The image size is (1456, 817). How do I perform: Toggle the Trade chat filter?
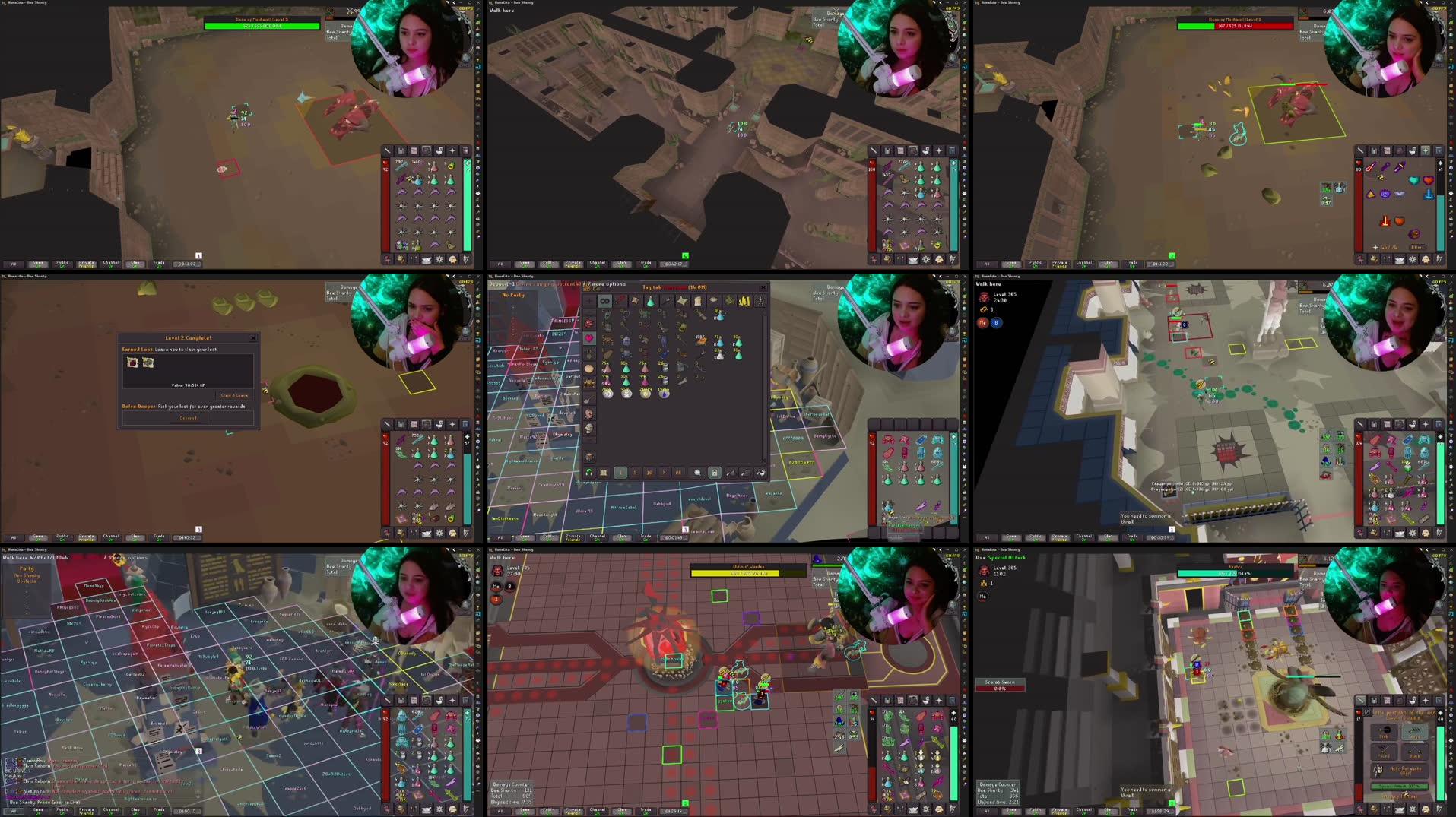pos(158,264)
